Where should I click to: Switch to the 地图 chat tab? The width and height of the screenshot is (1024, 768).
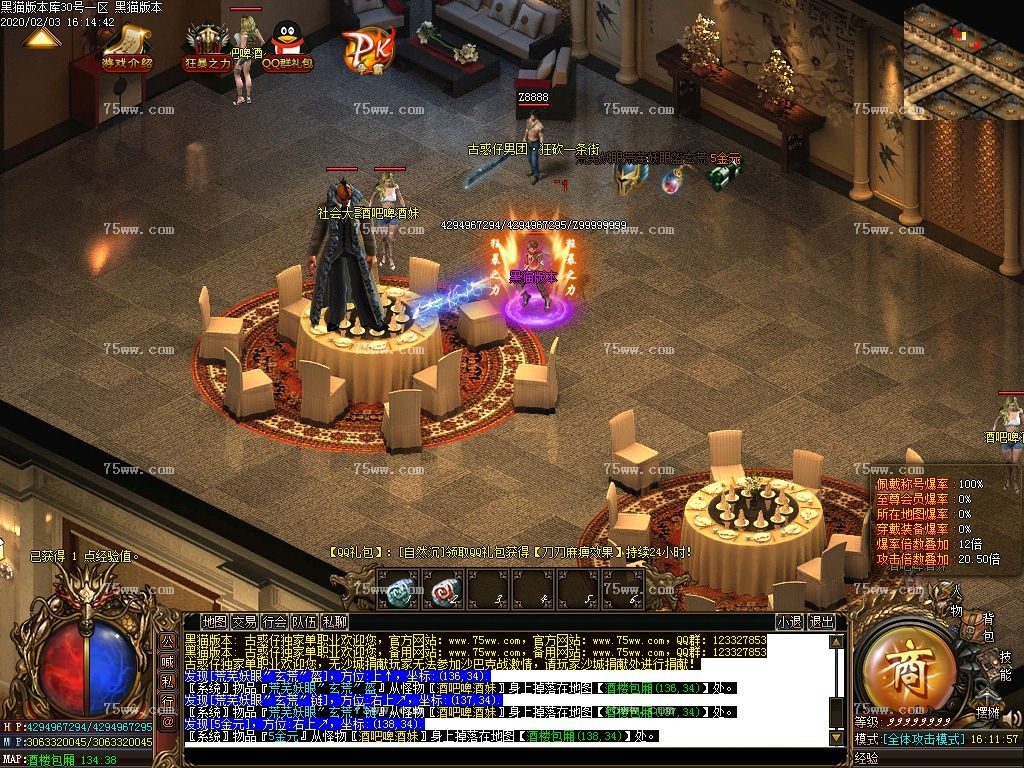tap(214, 622)
